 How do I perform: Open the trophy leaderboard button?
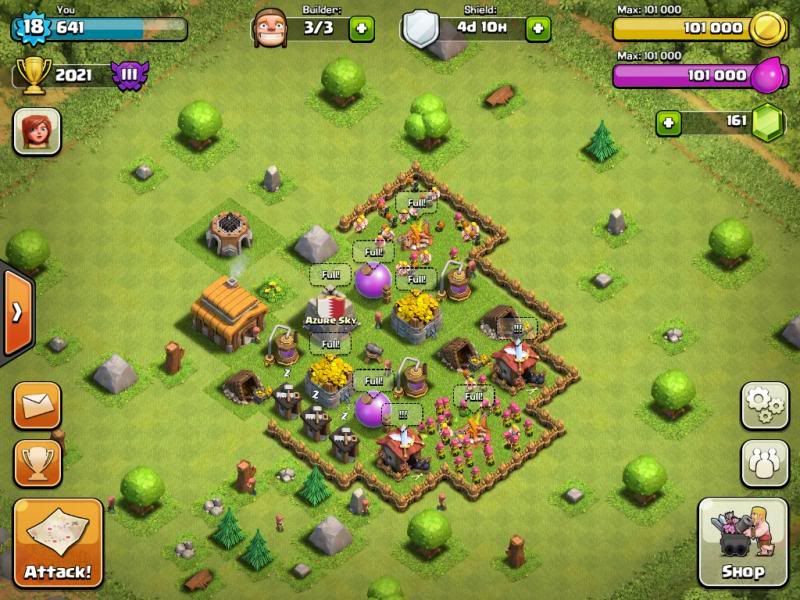[x=37, y=463]
